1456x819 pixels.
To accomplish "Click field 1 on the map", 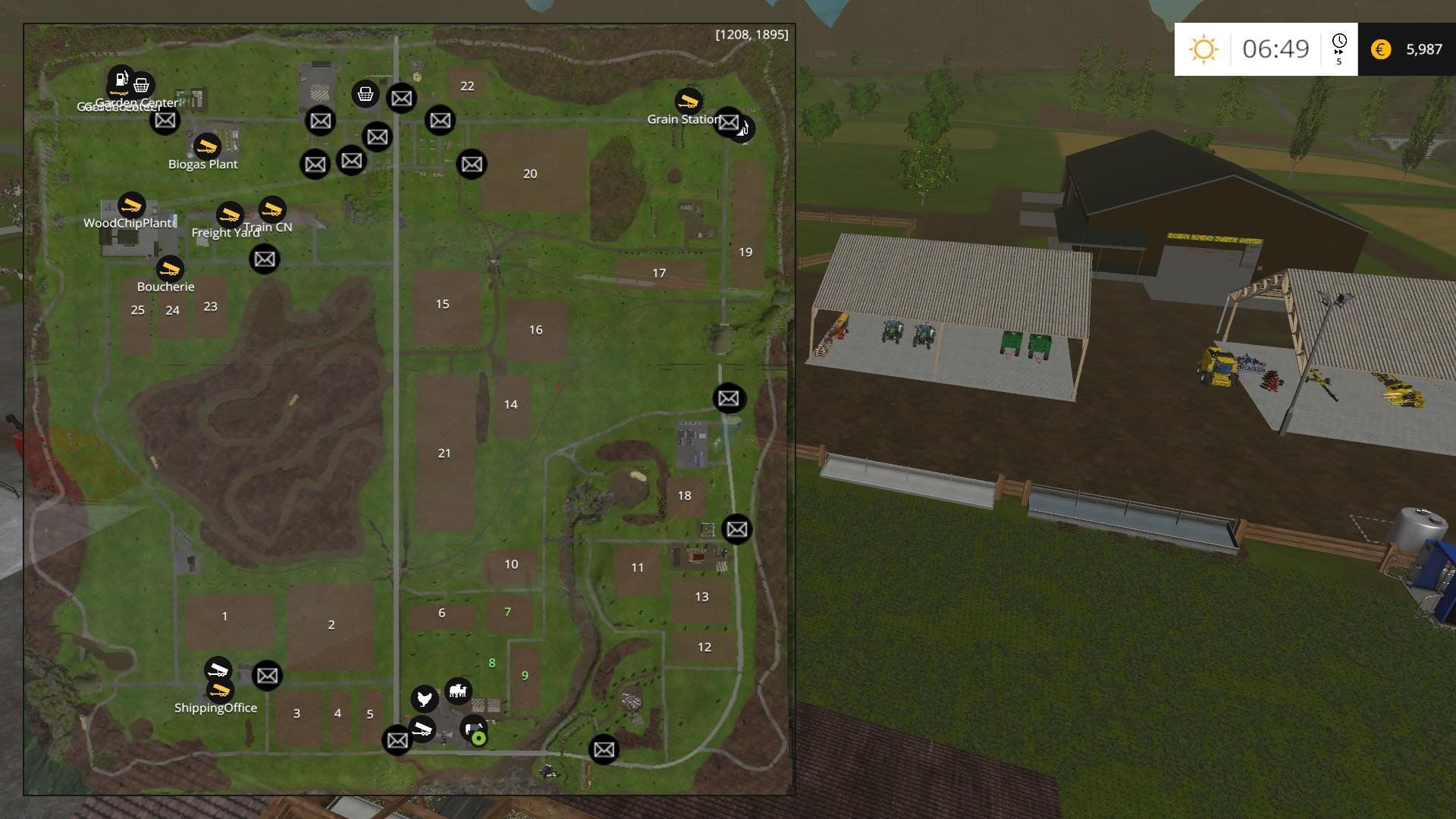I will [x=224, y=616].
